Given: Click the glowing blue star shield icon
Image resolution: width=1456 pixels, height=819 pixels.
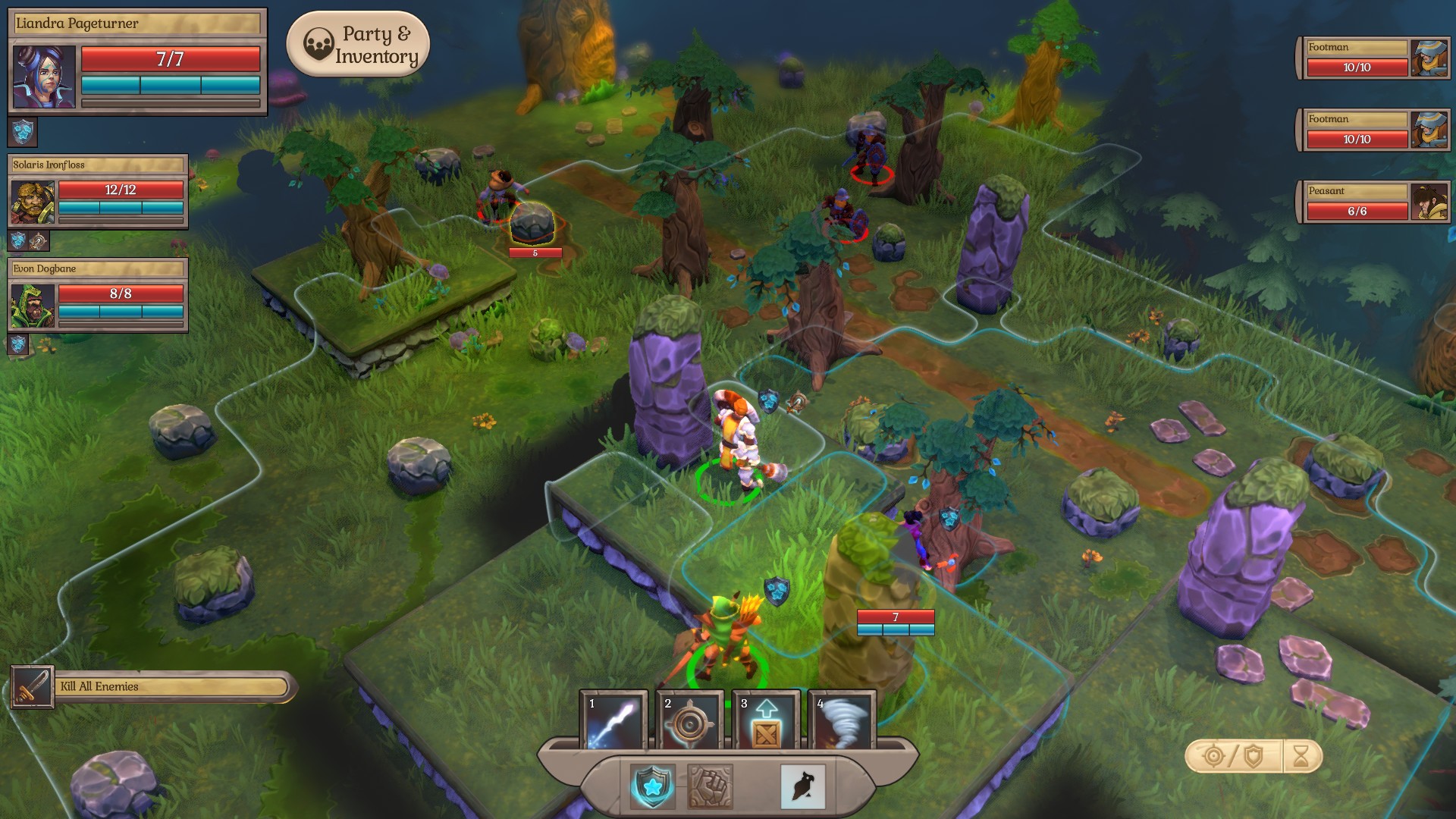Looking at the screenshot, I should coord(652,786).
